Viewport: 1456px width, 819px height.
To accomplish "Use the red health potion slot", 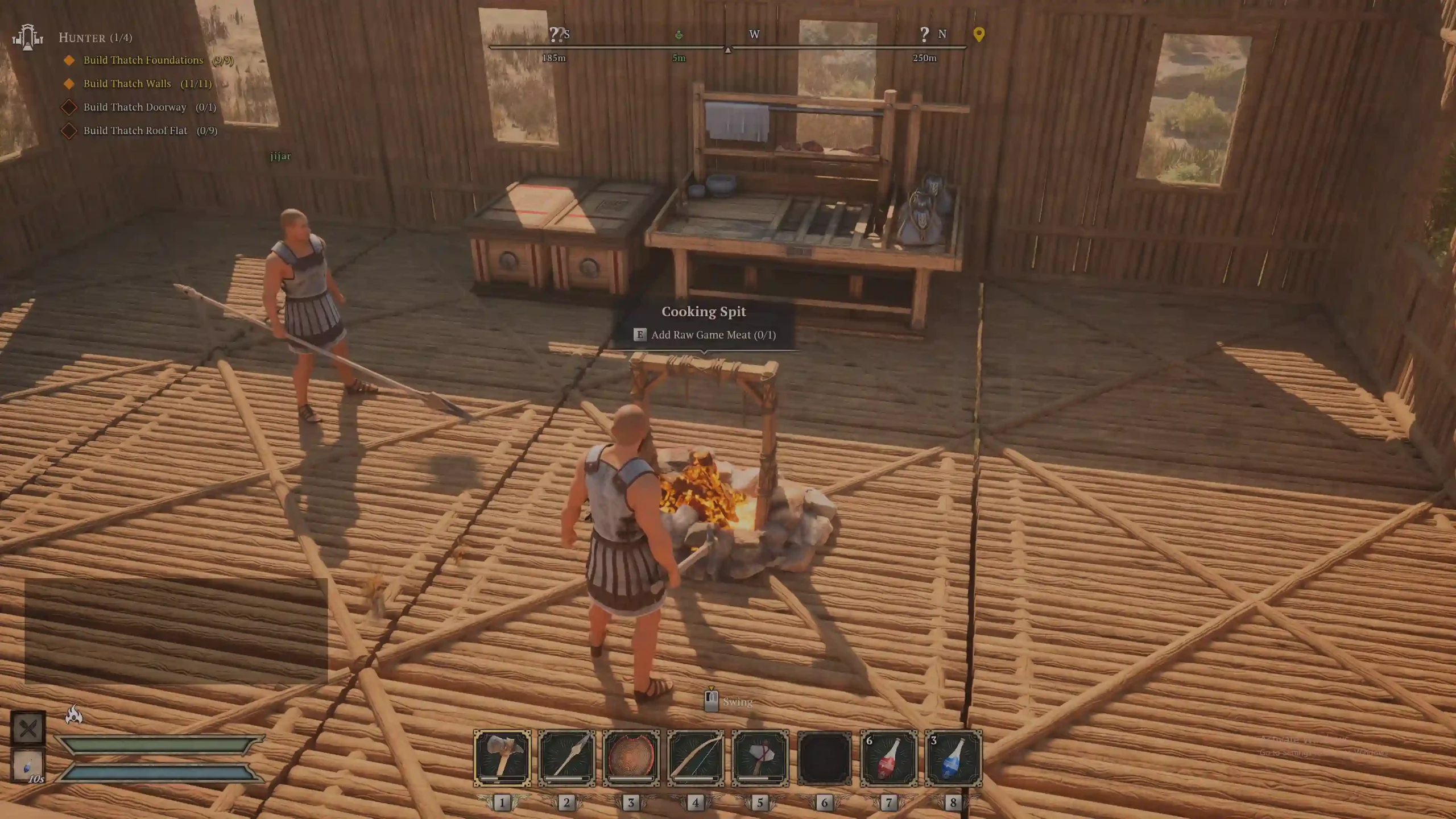I will (x=889, y=758).
